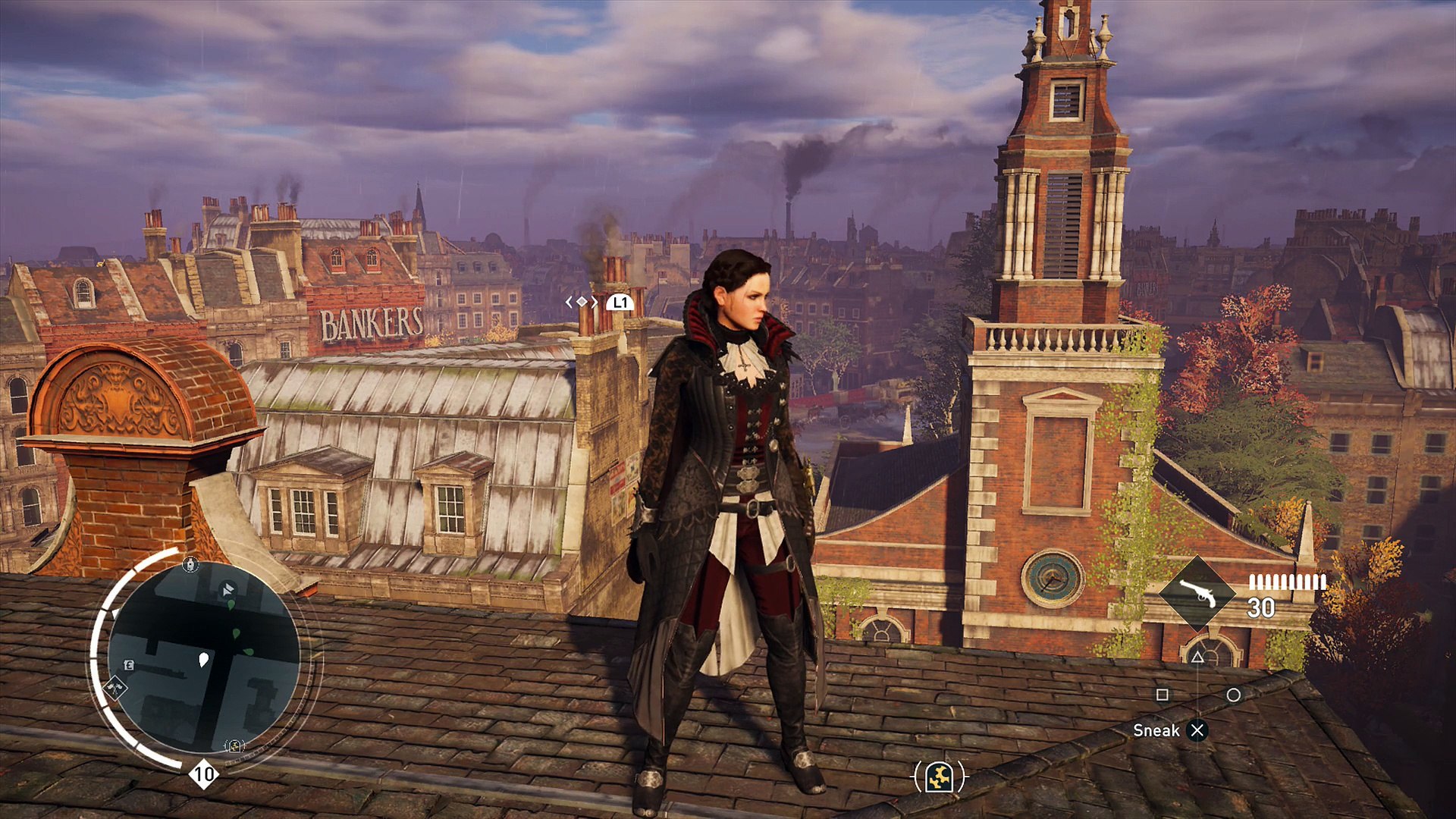Select the revolver weapon icon

(1198, 594)
